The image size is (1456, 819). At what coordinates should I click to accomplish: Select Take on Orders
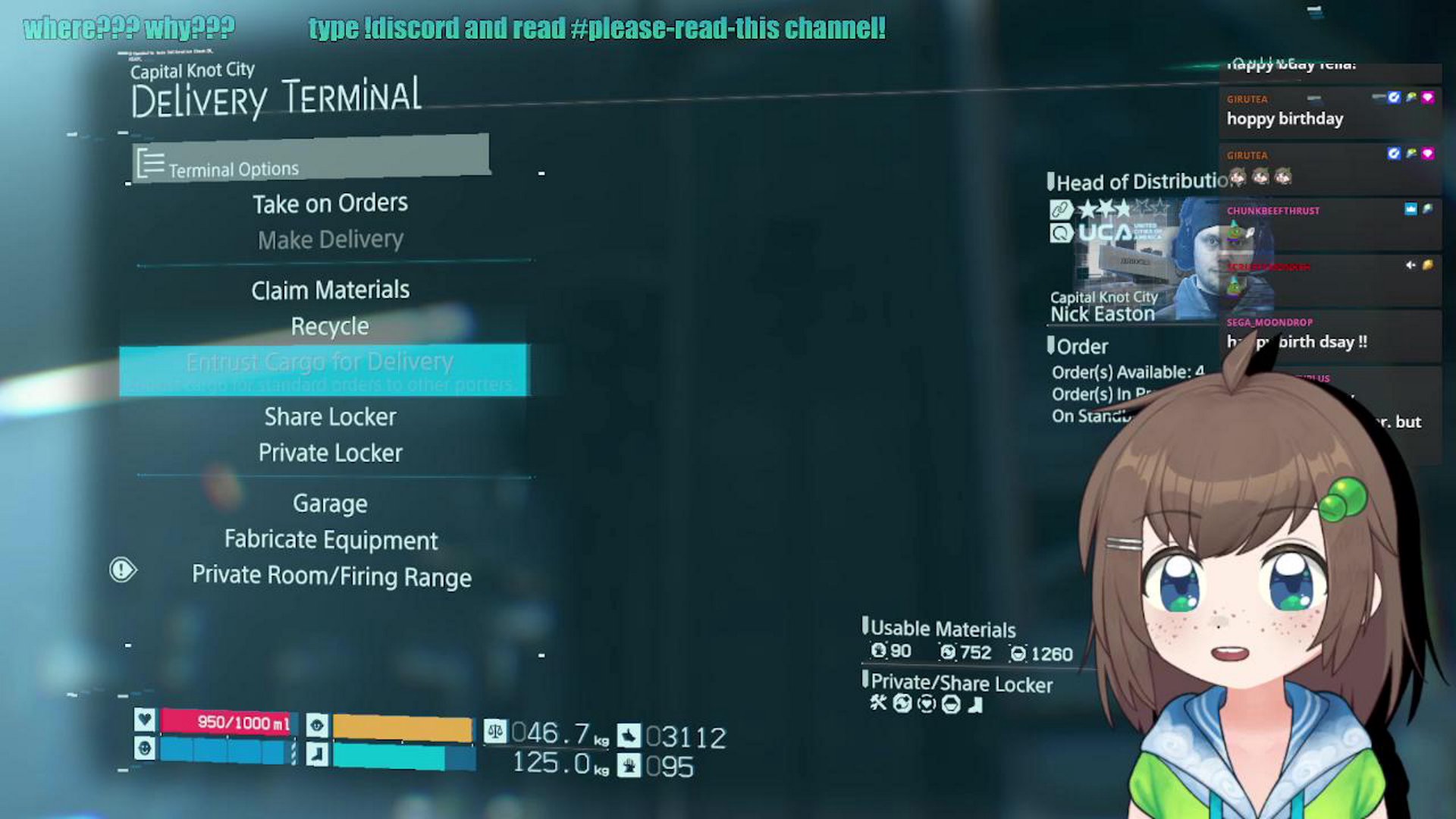330,203
